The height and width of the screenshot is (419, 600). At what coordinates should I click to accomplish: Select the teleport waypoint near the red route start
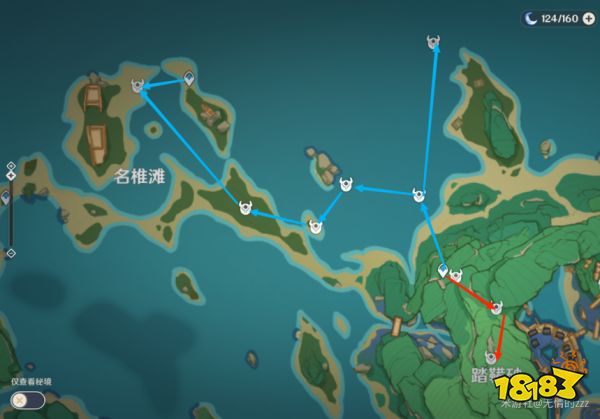(443, 270)
